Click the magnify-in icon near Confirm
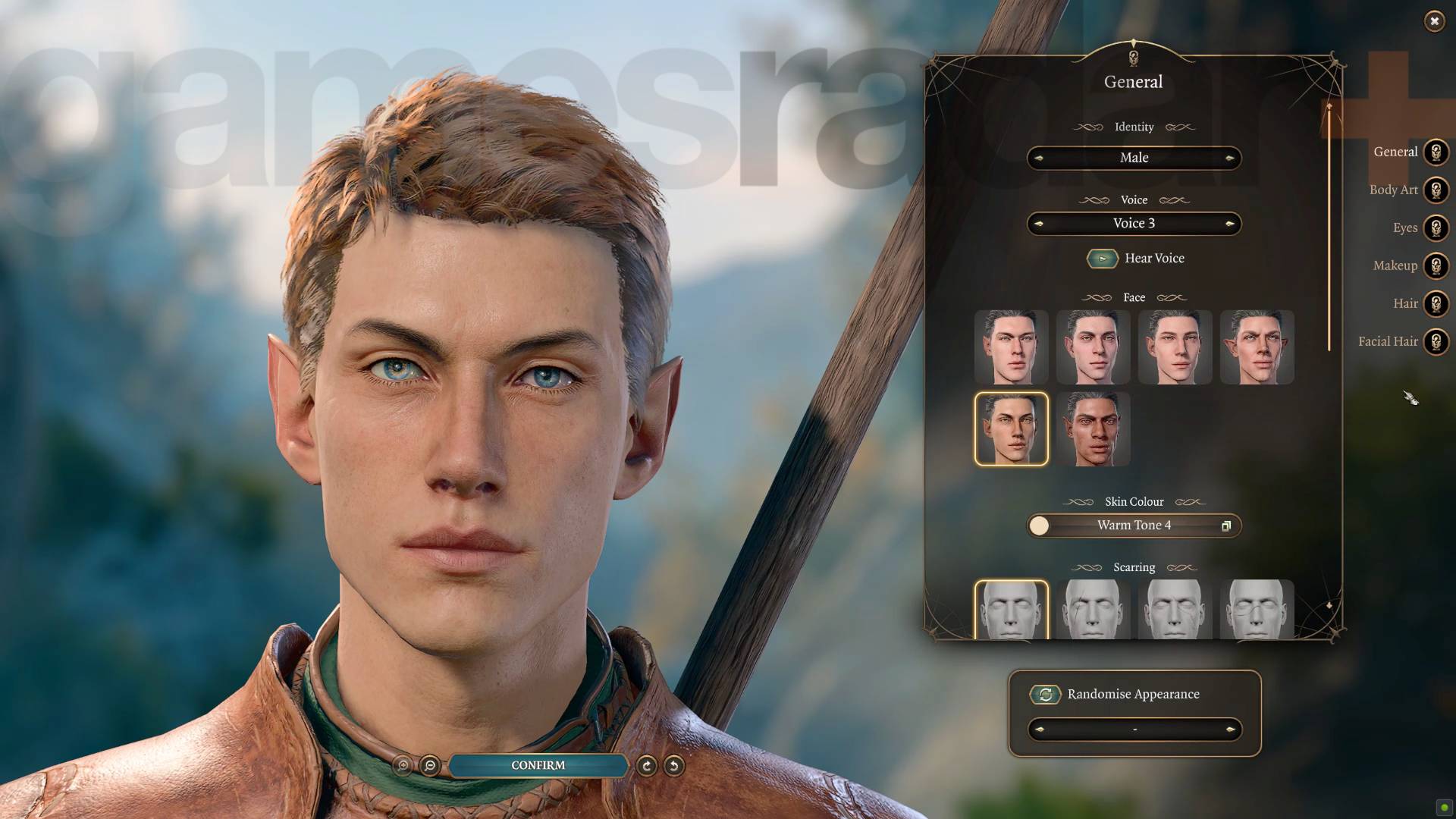 [402, 766]
